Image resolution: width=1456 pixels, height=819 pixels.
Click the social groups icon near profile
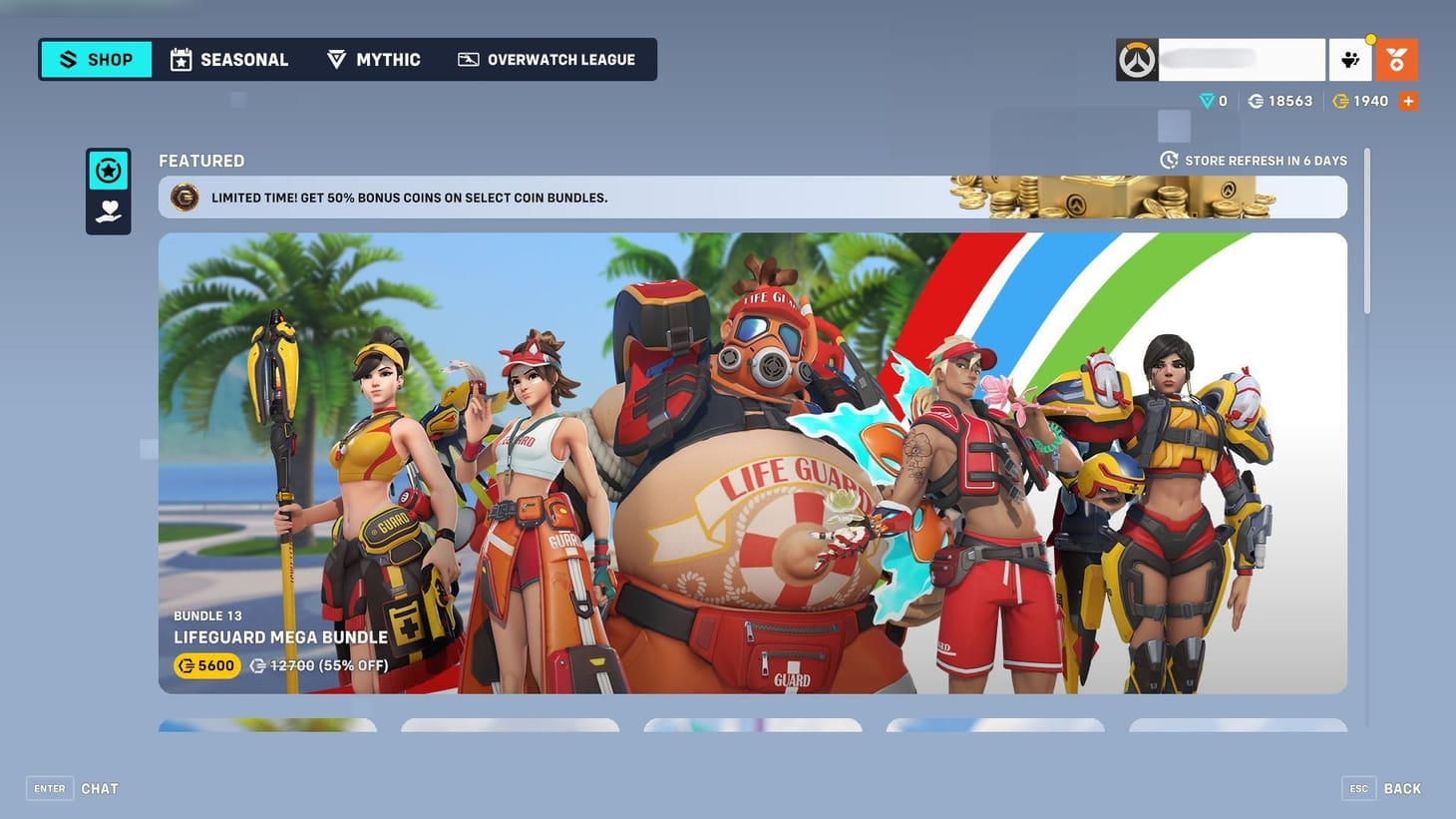pyautogui.click(x=1351, y=59)
